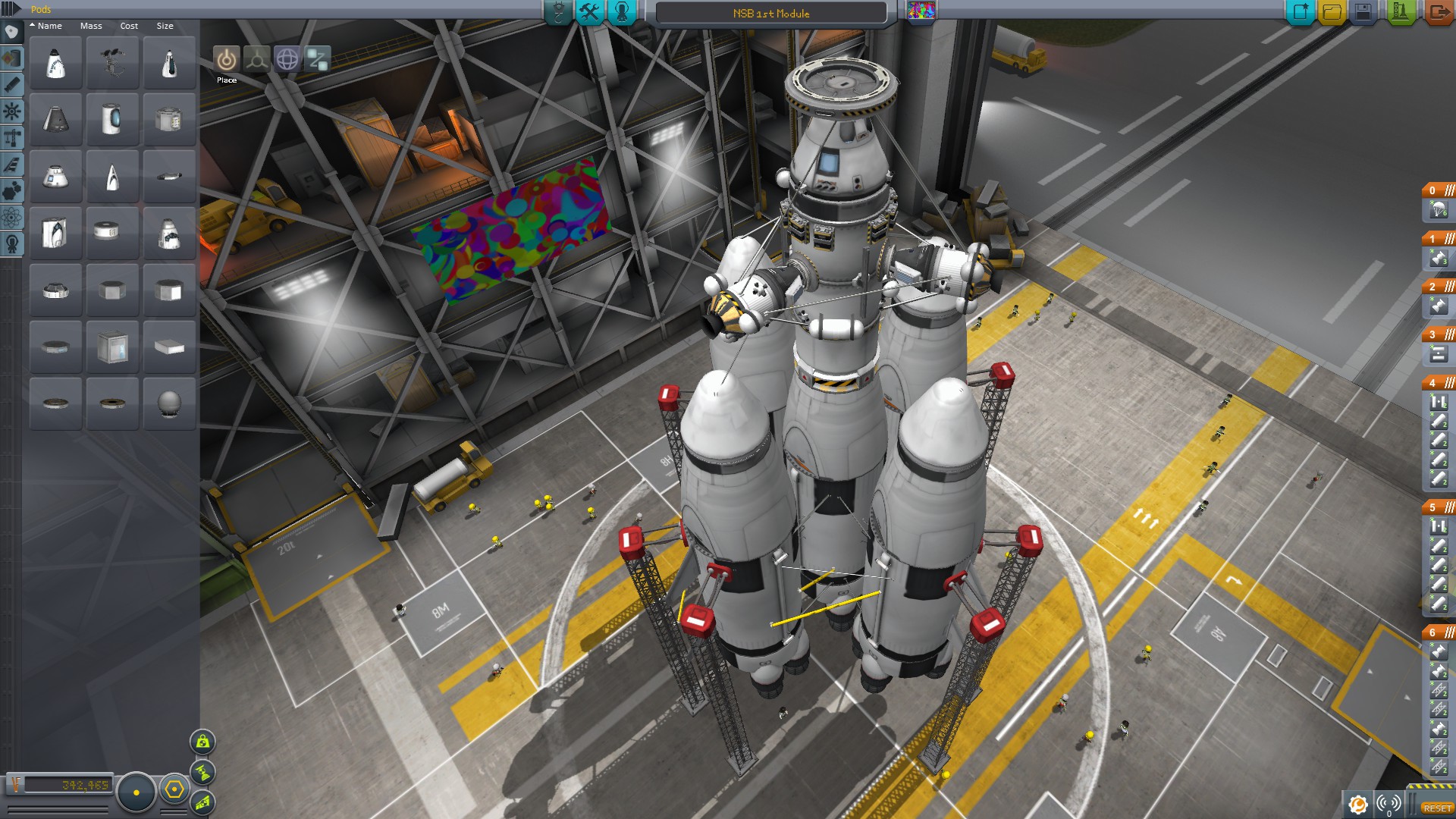Image resolution: width=1456 pixels, height=819 pixels.
Task: Switch to the Science parts category
Action: coord(11,218)
